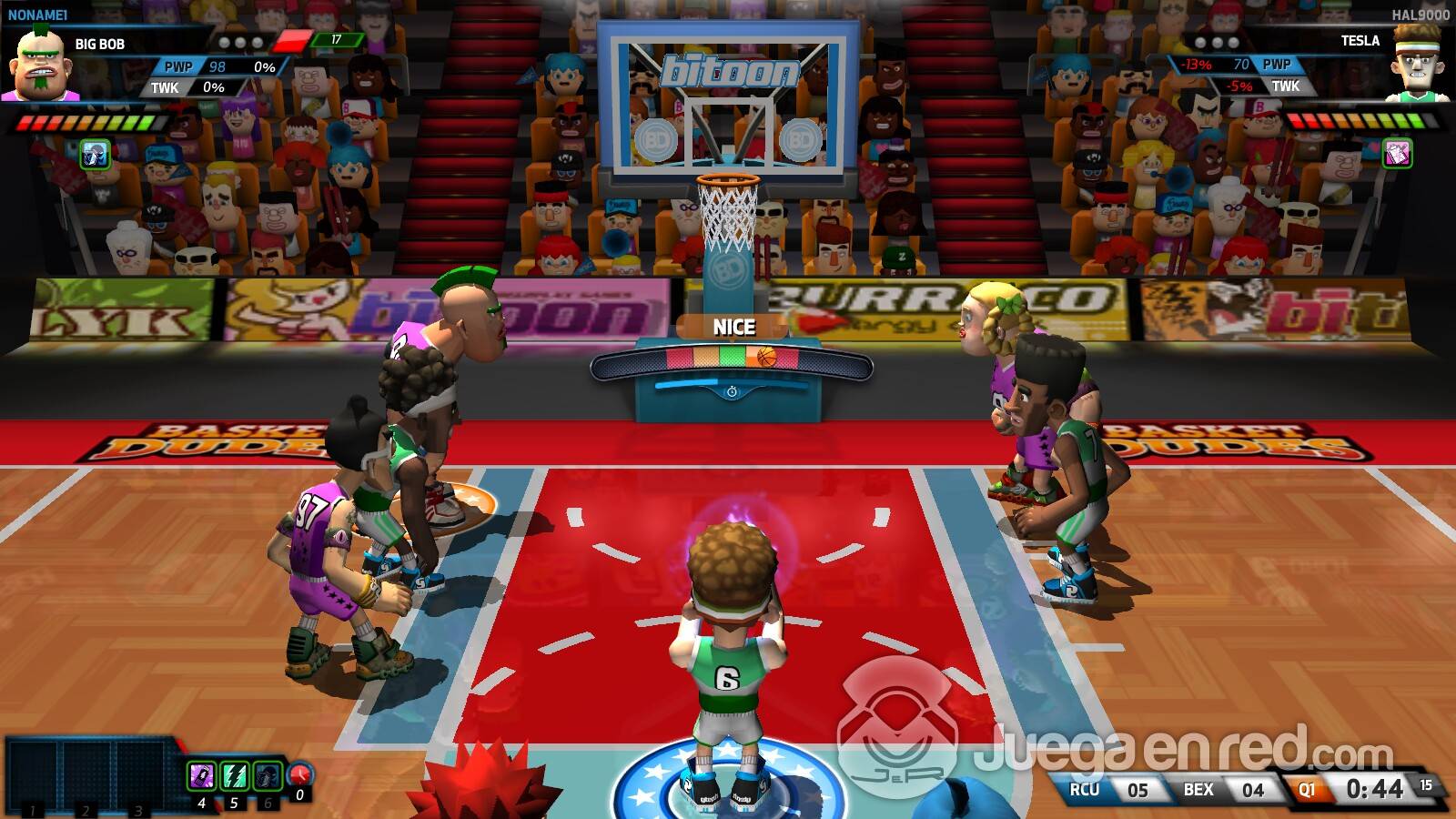Activate the purple energy drink ability
Viewport: 1456px width, 819px height.
[201, 776]
